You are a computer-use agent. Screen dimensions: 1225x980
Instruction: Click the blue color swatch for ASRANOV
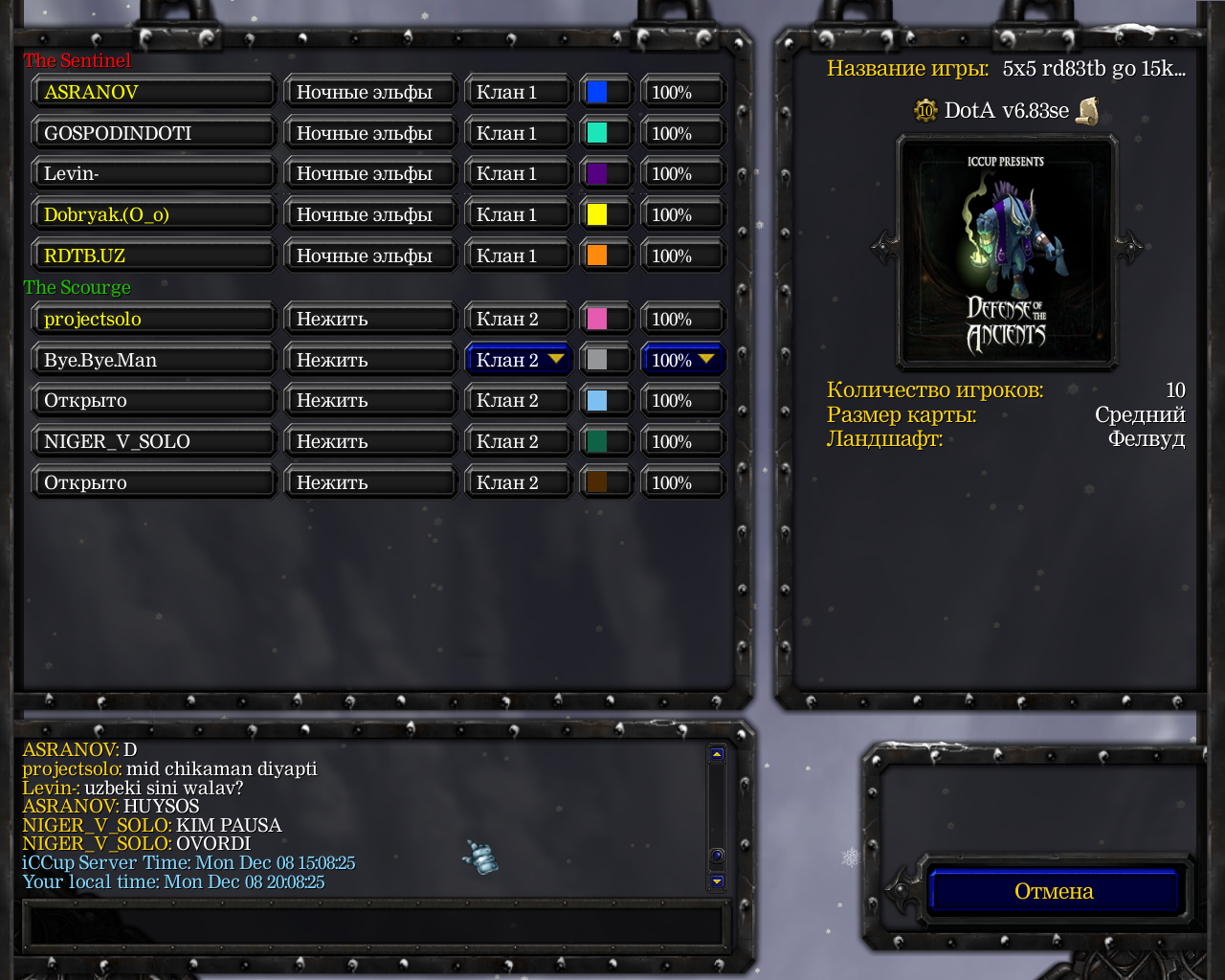pos(597,92)
